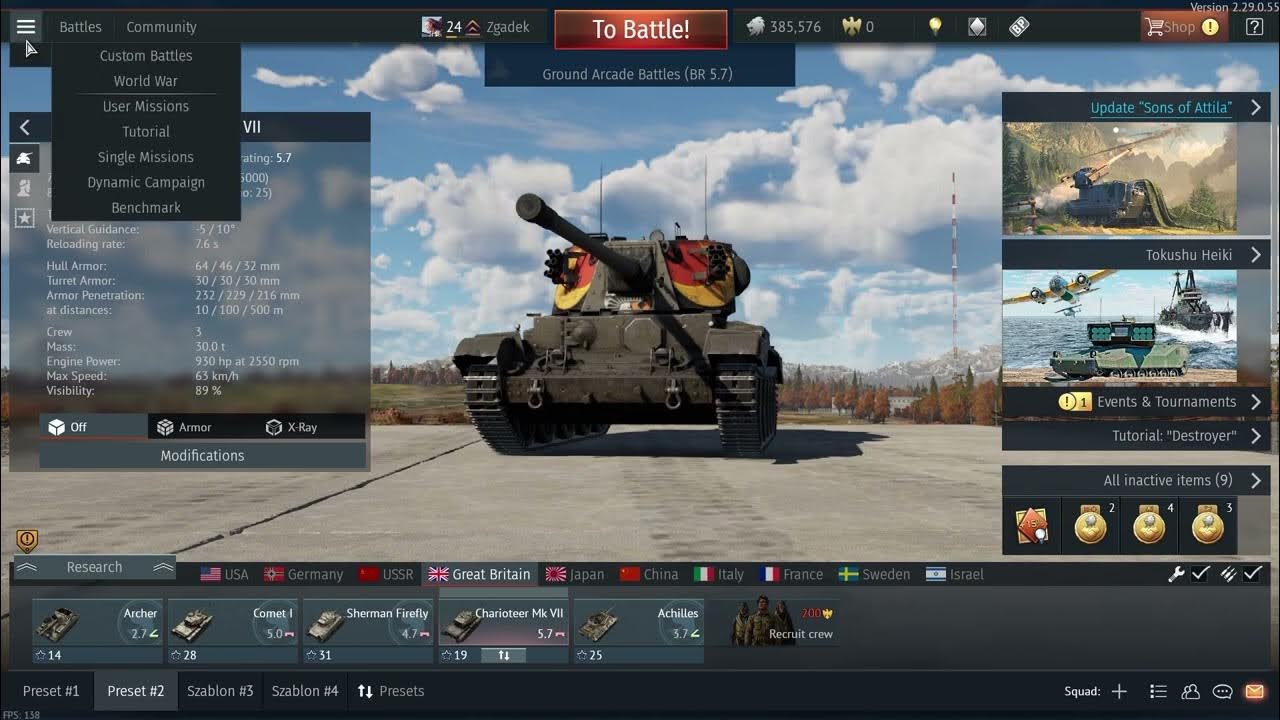Click the orange mail notification icon
The height and width of the screenshot is (720, 1280).
(x=1254, y=691)
